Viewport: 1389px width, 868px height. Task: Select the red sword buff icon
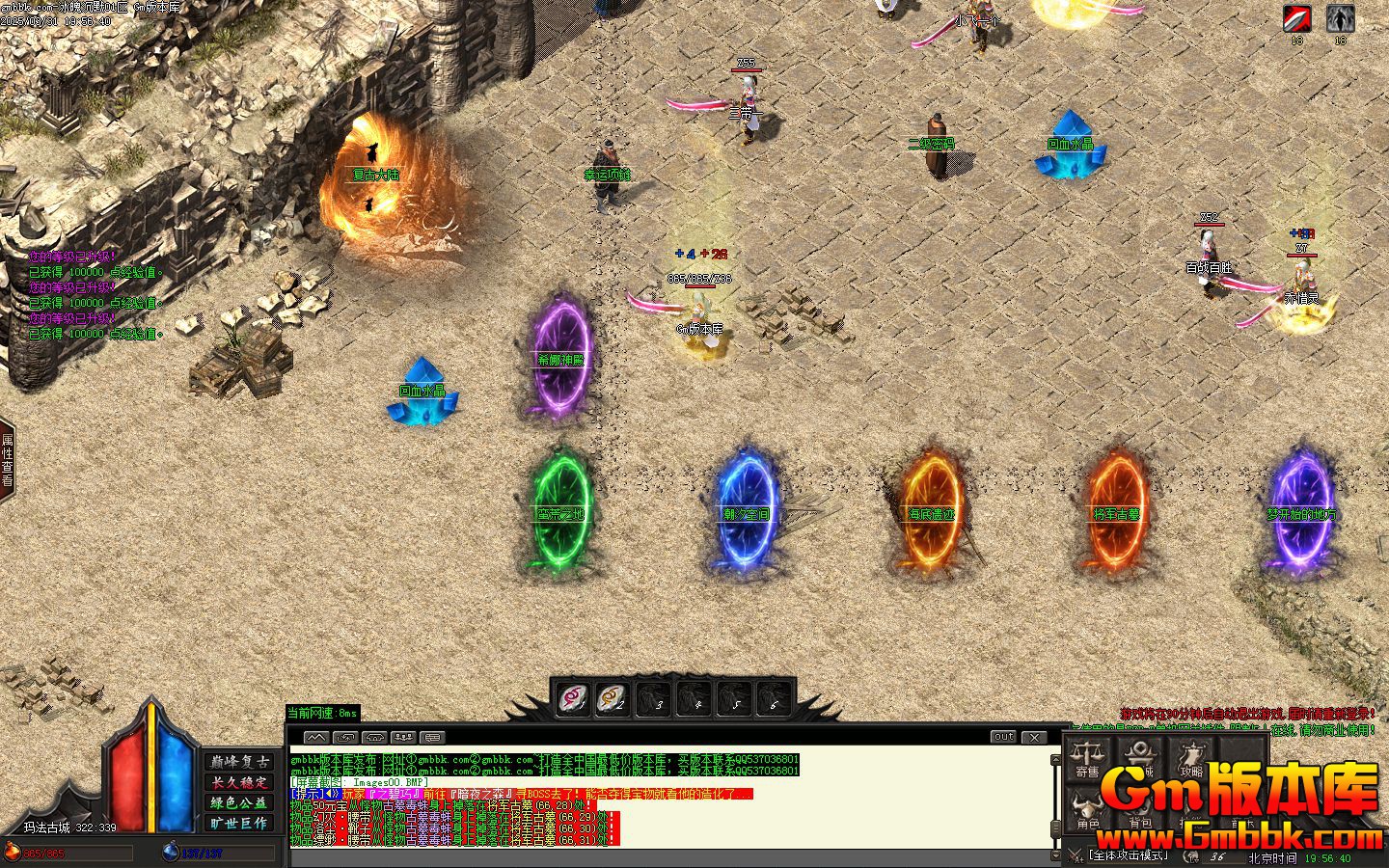pos(1296,18)
